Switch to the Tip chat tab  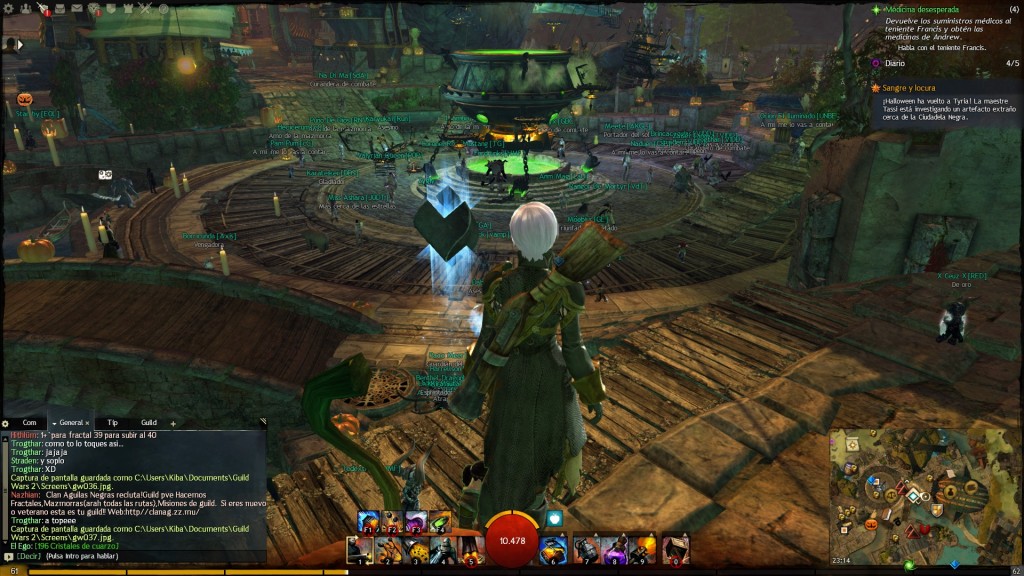113,423
